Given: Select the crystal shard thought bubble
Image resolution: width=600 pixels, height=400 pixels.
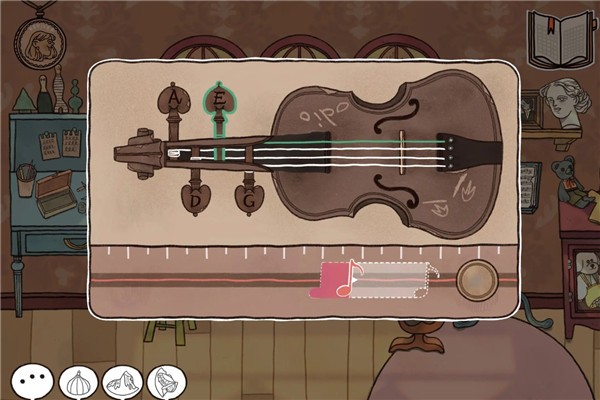Looking at the screenshot, I should click(164, 381).
